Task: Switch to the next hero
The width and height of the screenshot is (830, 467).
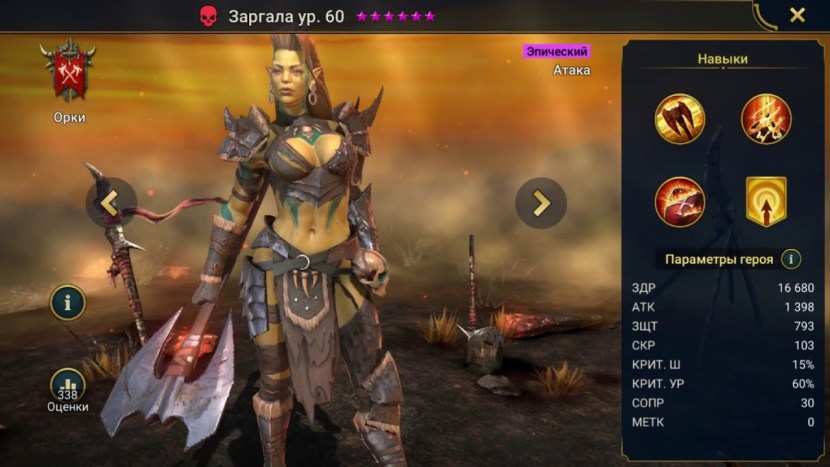Action: point(541,203)
